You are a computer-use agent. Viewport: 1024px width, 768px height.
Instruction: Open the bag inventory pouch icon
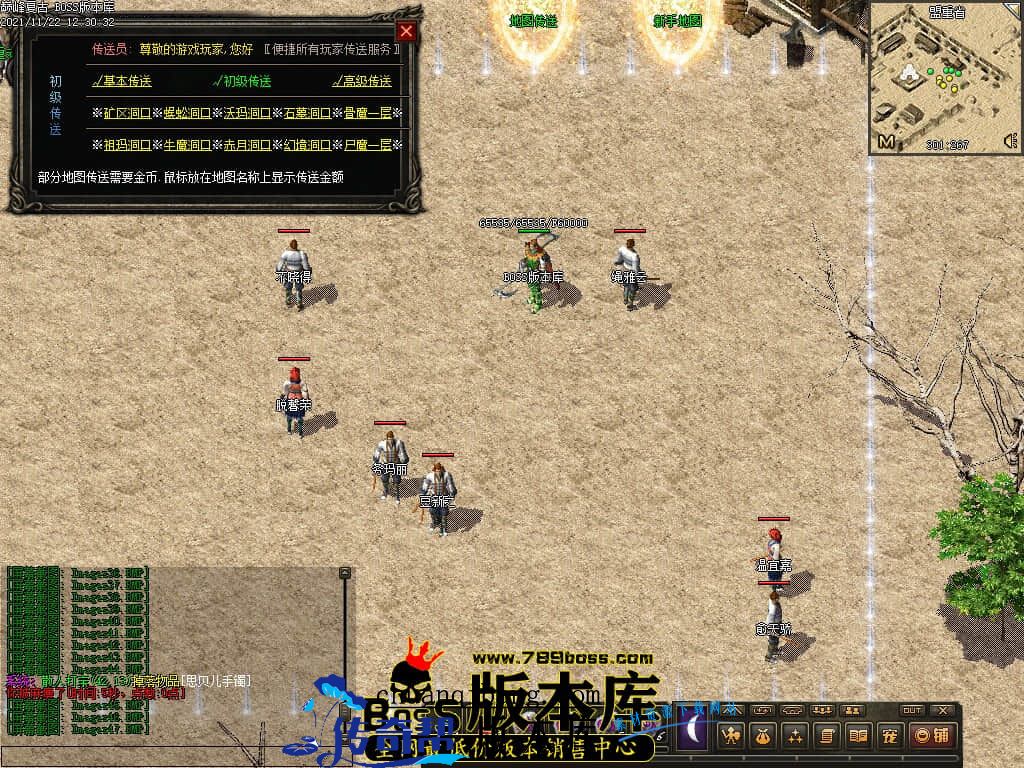tap(763, 736)
